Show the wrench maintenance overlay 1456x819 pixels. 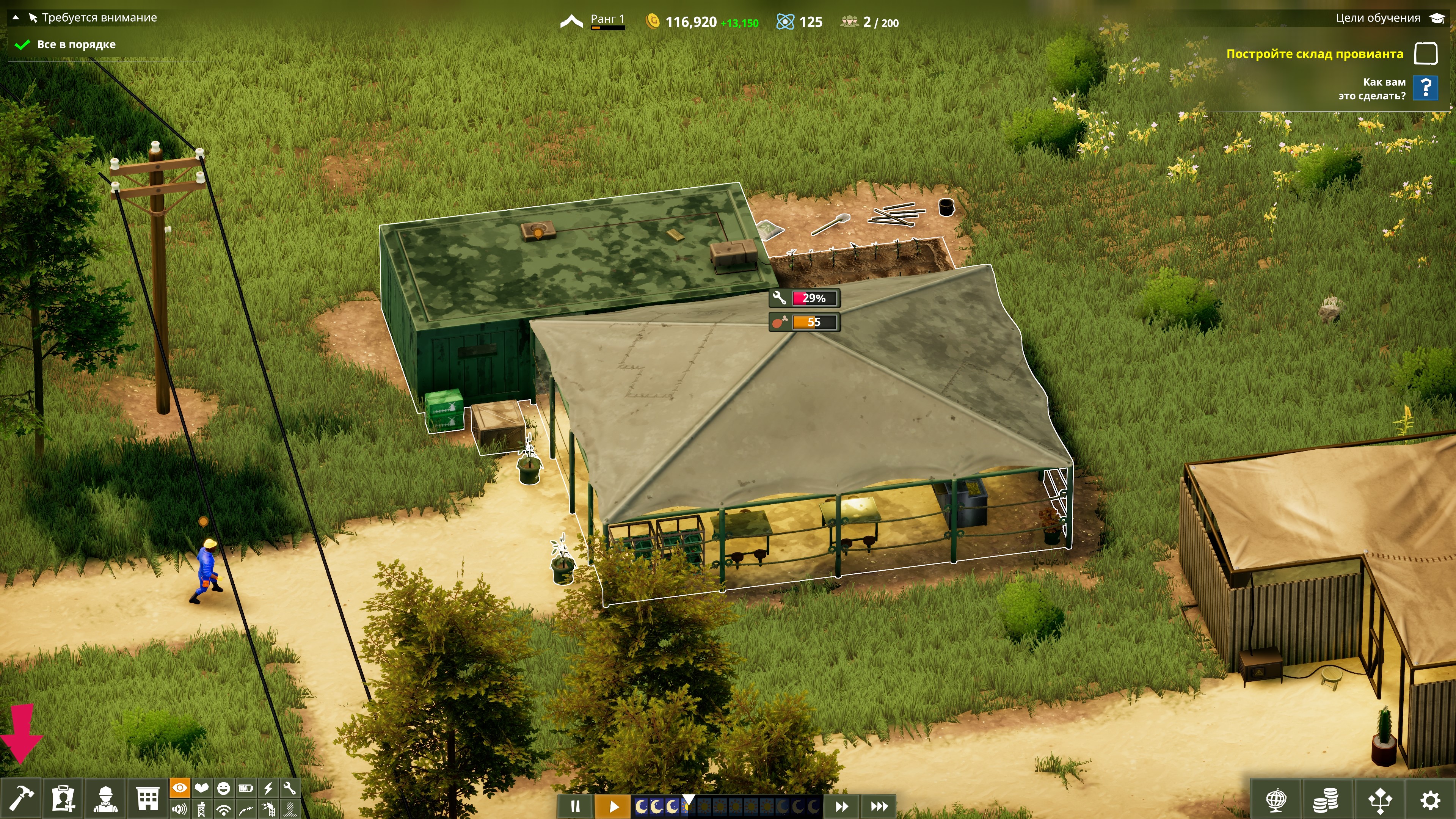click(290, 788)
